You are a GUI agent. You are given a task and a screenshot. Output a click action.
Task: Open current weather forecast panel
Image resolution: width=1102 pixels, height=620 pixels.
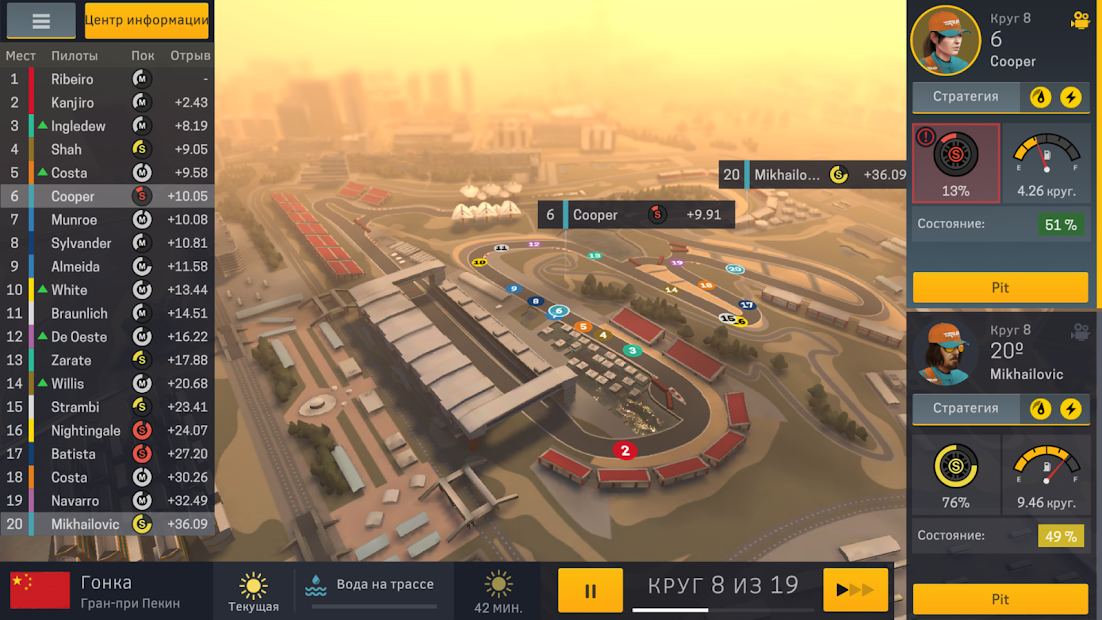pos(254,590)
